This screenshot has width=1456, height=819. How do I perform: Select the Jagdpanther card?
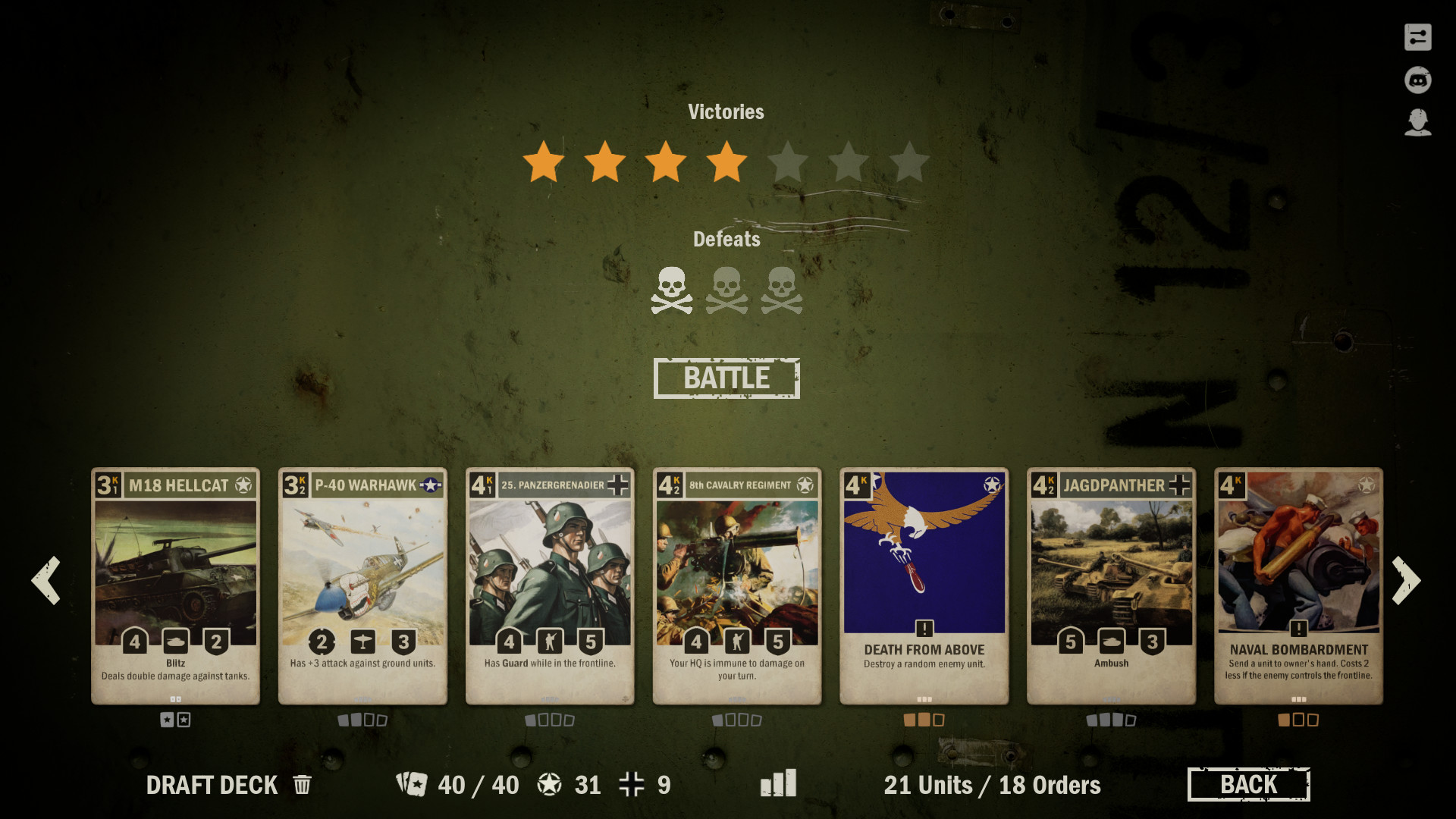(x=1112, y=584)
